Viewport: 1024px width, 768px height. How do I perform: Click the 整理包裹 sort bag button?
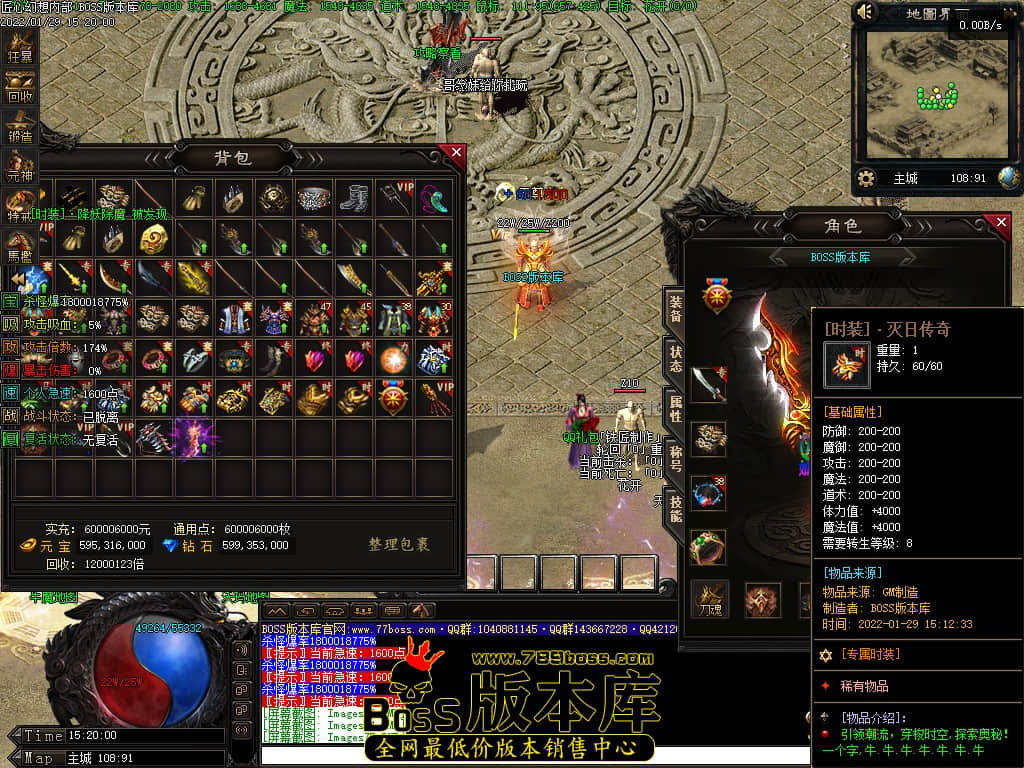[x=398, y=545]
